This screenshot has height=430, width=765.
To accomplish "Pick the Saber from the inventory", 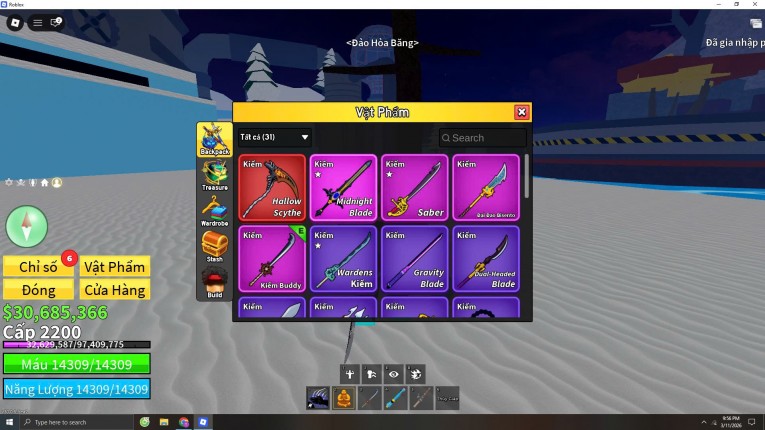I will pos(414,187).
